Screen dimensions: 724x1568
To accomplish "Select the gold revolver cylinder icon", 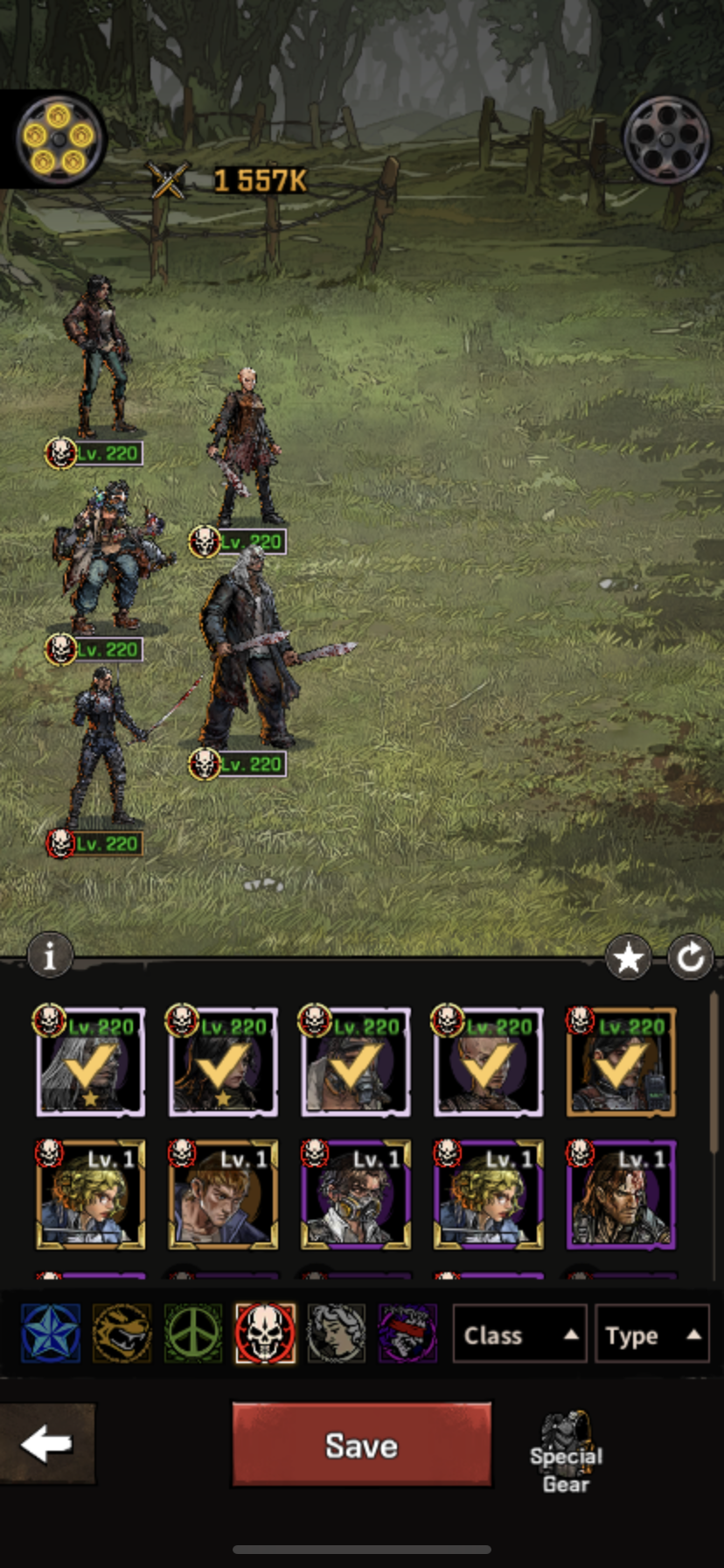I will 59,138.
